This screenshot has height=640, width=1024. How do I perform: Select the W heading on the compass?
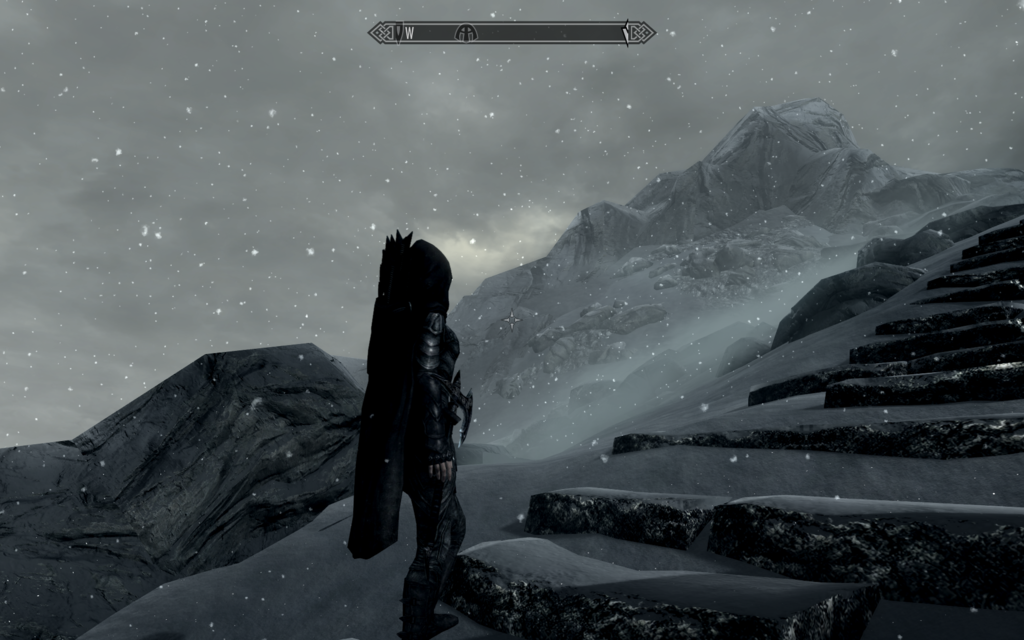click(x=410, y=33)
